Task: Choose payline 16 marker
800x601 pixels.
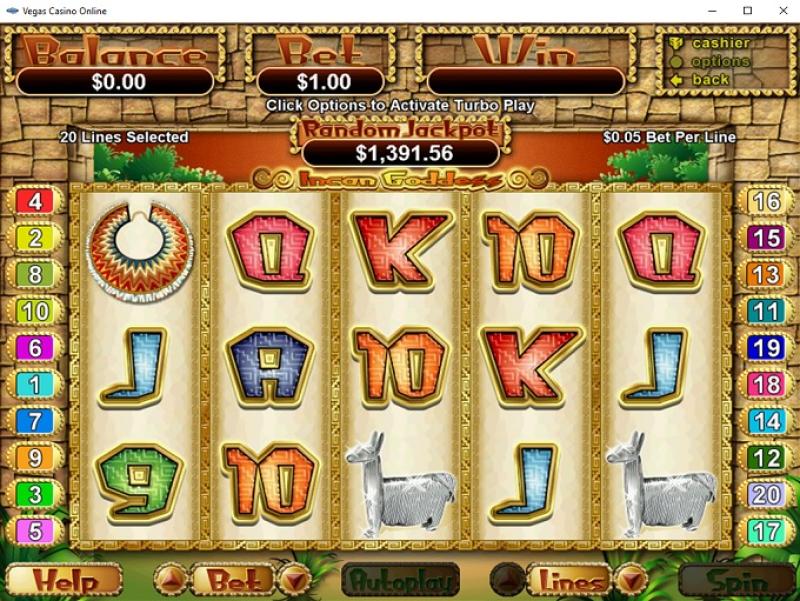Action: [x=766, y=202]
